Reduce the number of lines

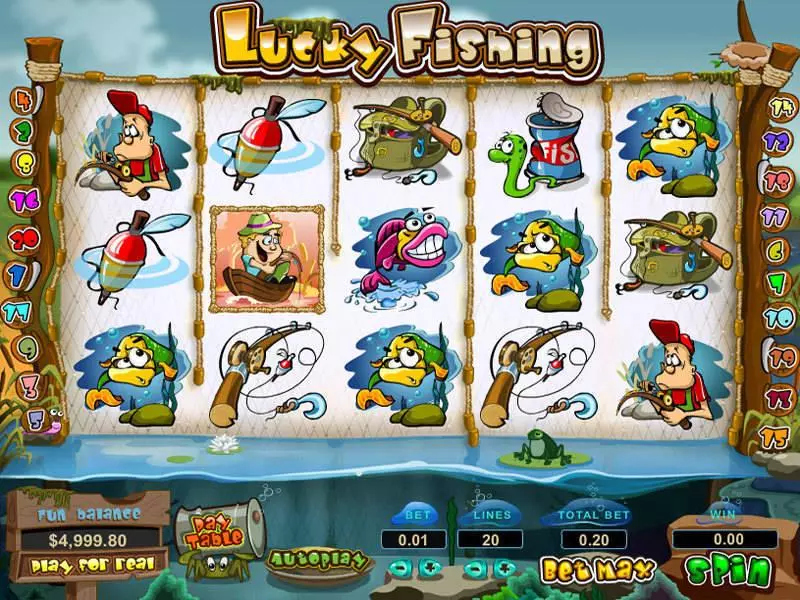click(475, 568)
